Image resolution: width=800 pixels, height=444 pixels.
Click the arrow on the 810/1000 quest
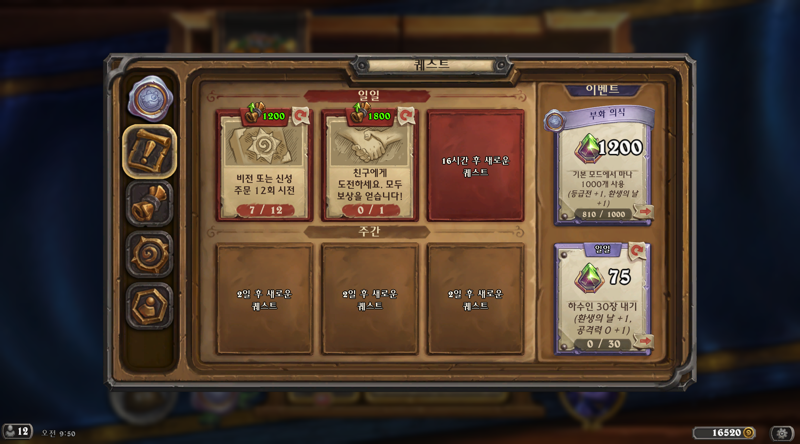click(x=643, y=212)
